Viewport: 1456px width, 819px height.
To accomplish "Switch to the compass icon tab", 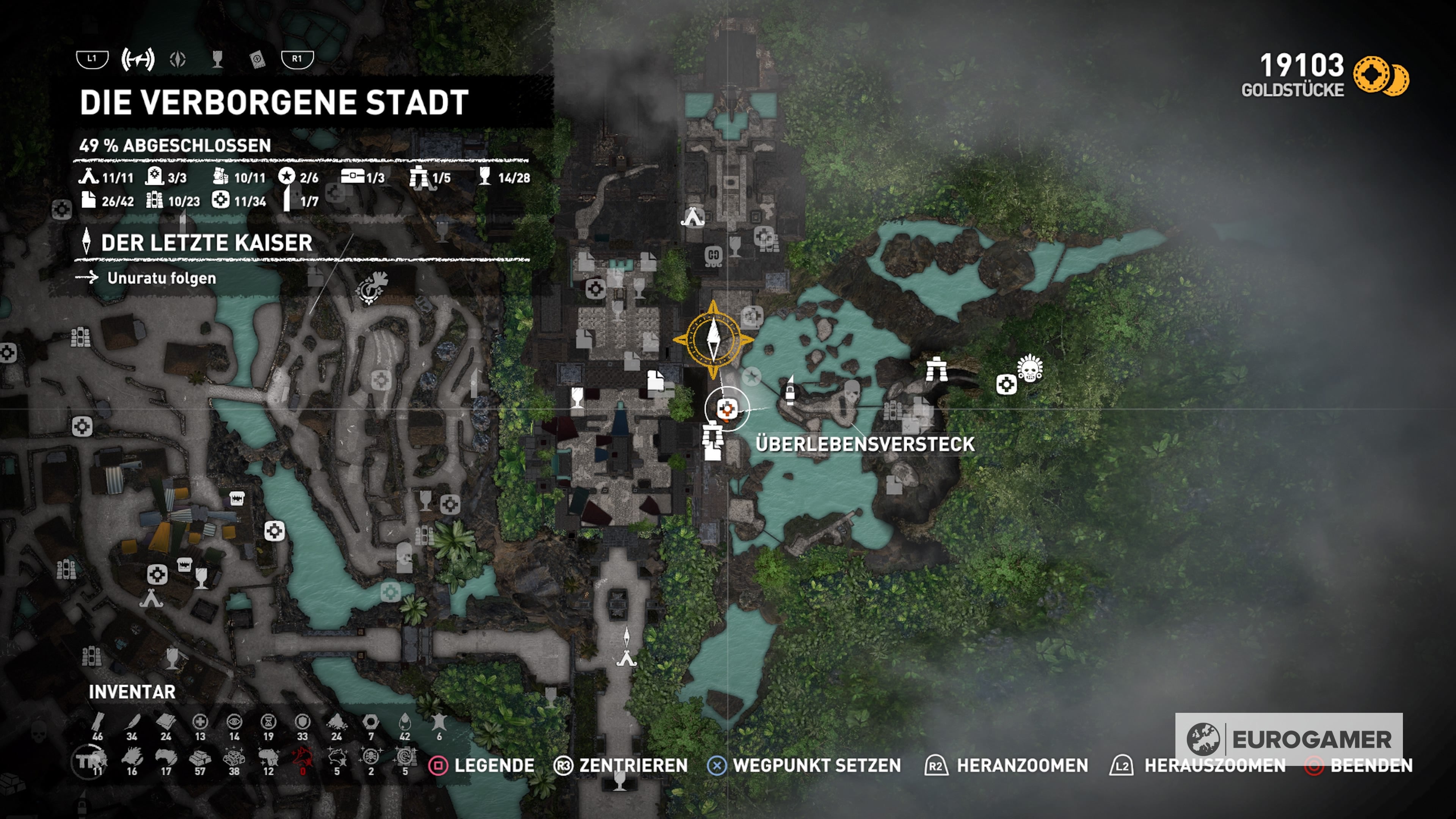I will pos(177,59).
